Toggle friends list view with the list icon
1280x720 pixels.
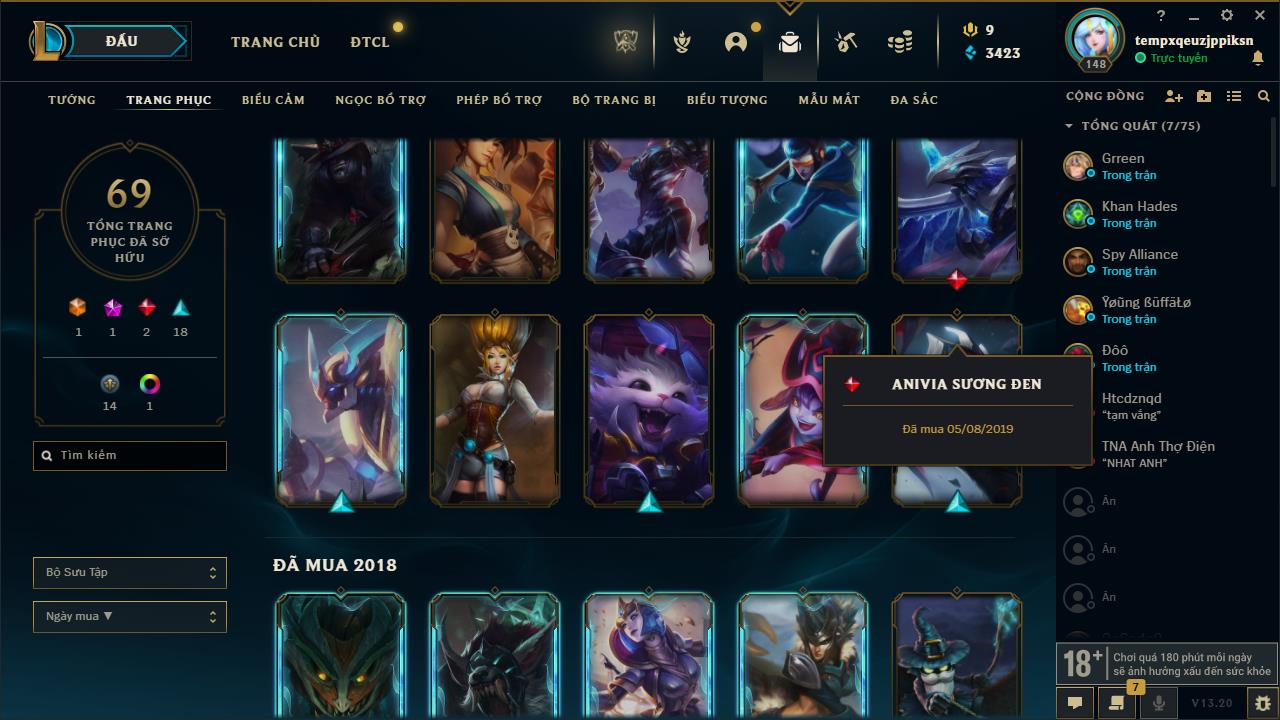[1234, 96]
